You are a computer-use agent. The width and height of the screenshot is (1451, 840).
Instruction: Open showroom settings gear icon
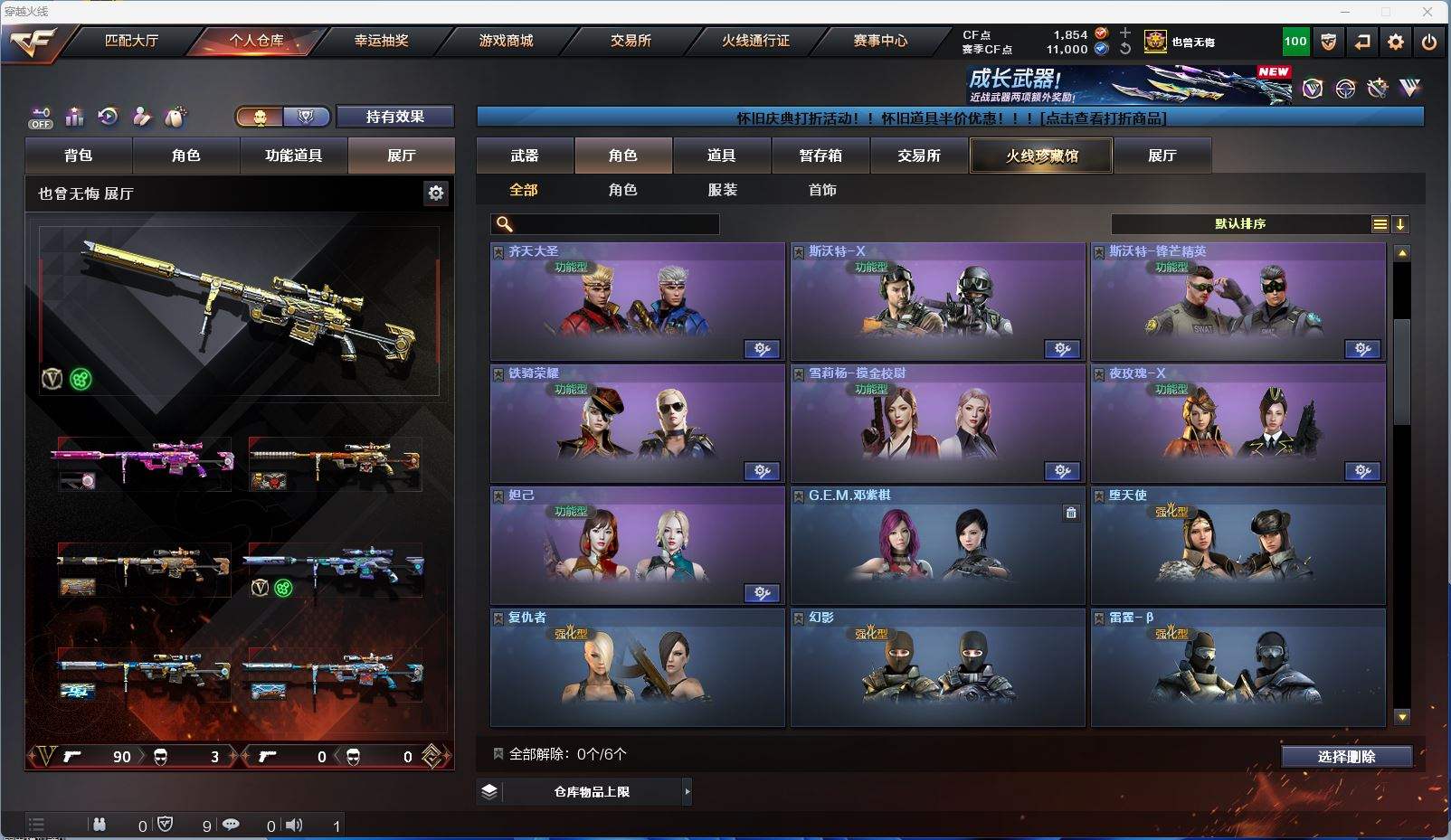[x=436, y=193]
